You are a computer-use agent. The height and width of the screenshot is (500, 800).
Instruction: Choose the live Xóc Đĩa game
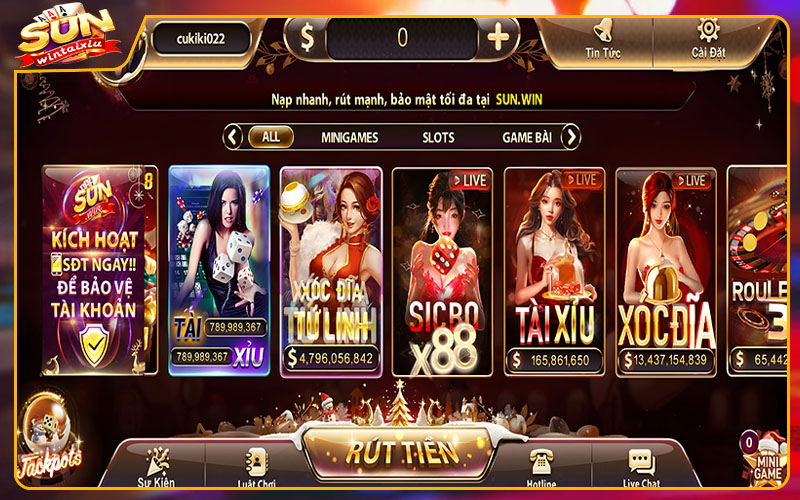coord(664,270)
